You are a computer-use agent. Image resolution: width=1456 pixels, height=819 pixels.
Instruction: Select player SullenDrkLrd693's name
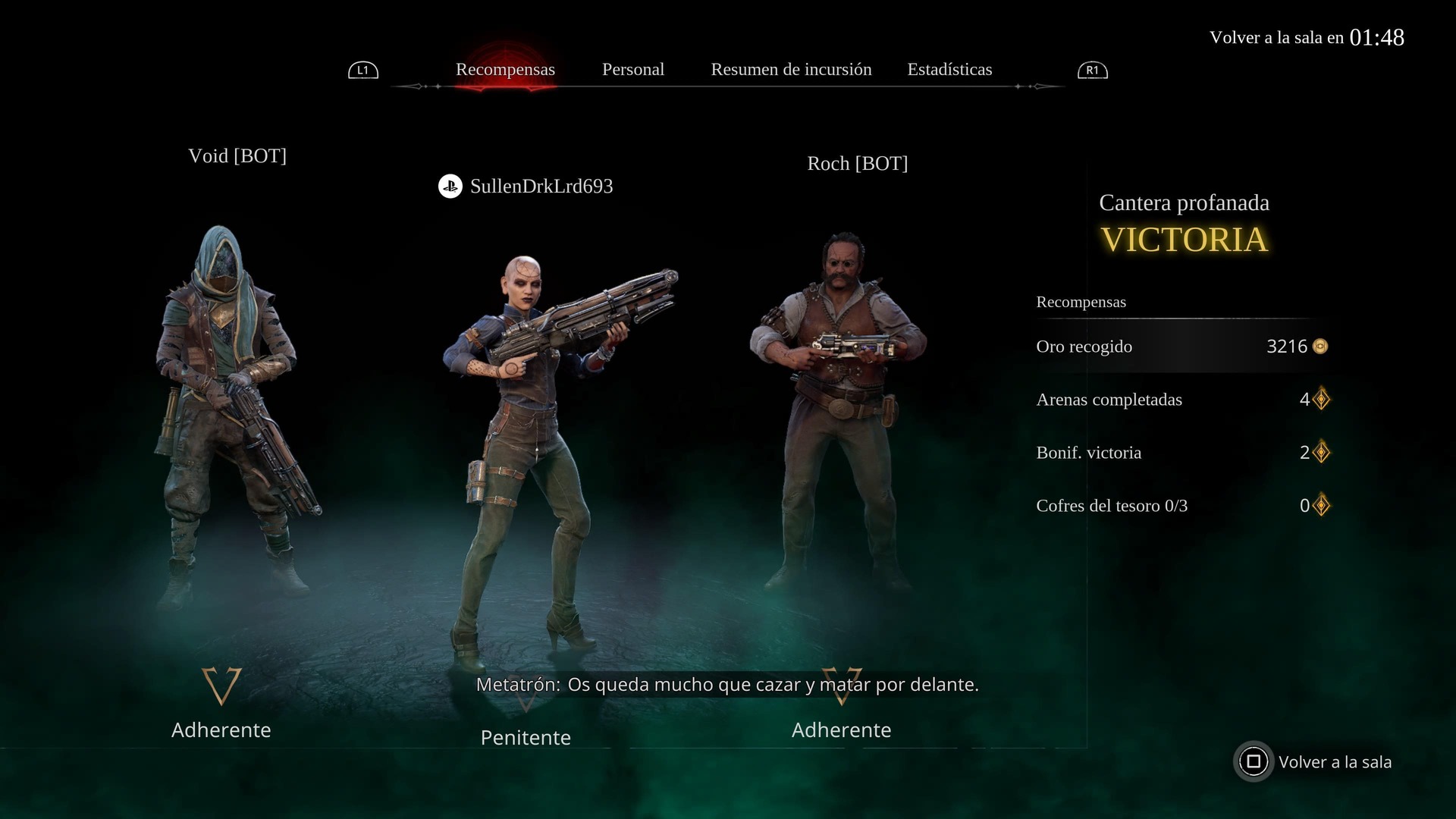click(x=541, y=187)
